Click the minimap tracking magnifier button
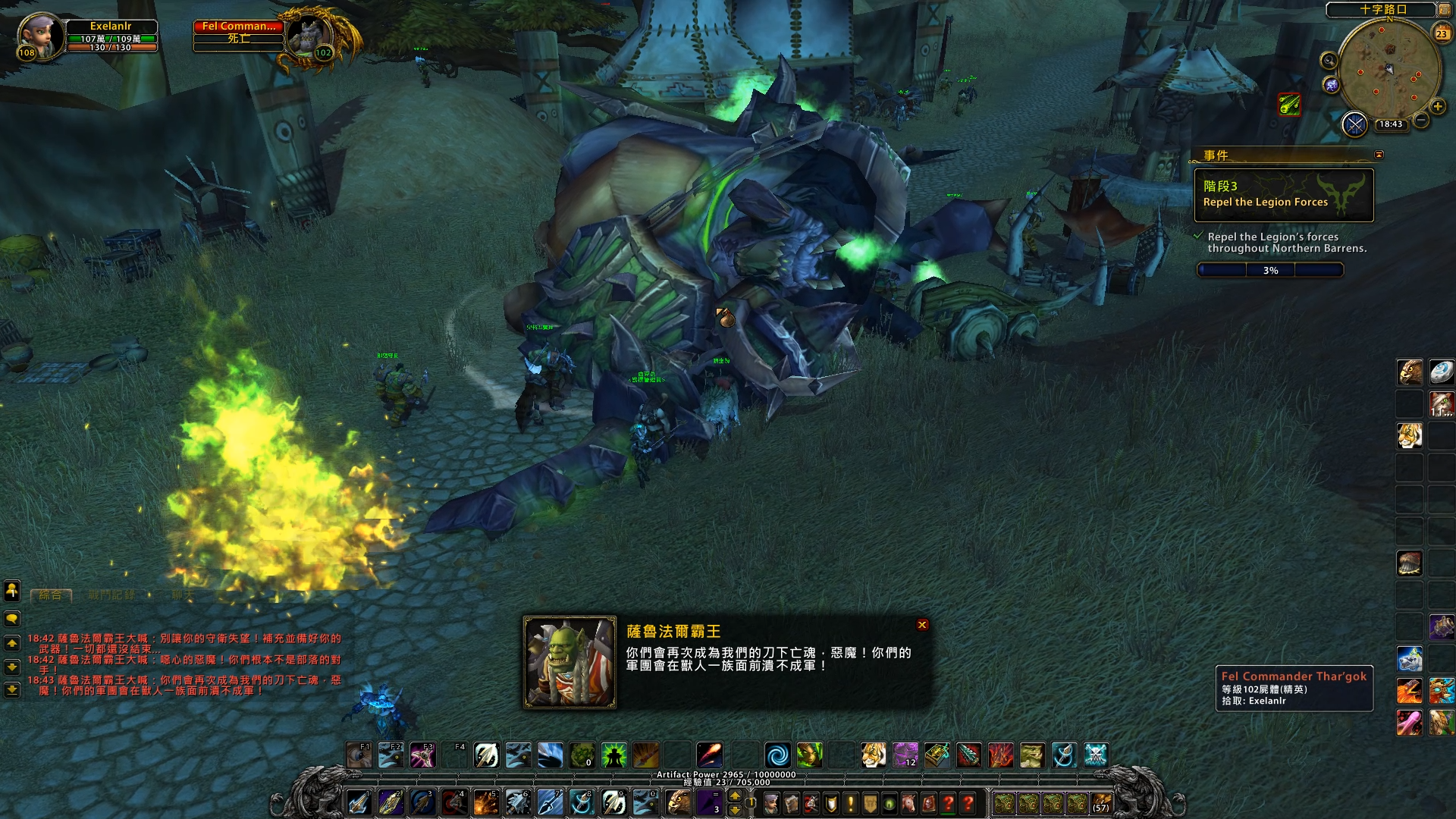 [x=1329, y=60]
